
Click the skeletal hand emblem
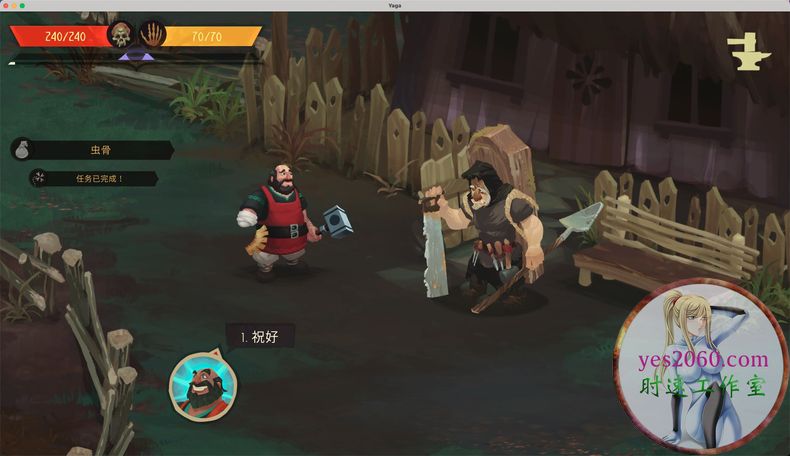[x=152, y=36]
